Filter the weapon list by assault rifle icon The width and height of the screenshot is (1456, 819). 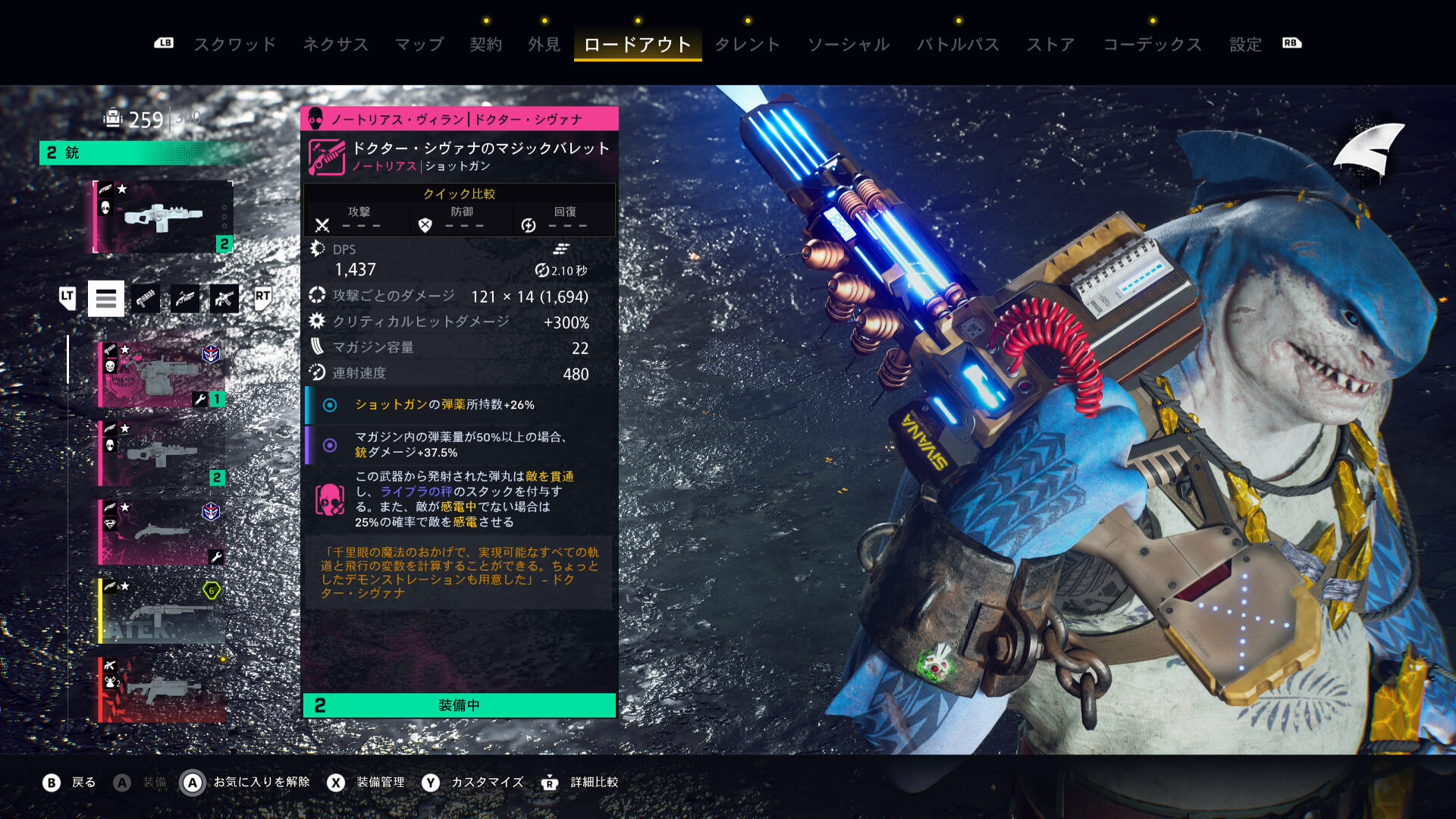(x=224, y=299)
